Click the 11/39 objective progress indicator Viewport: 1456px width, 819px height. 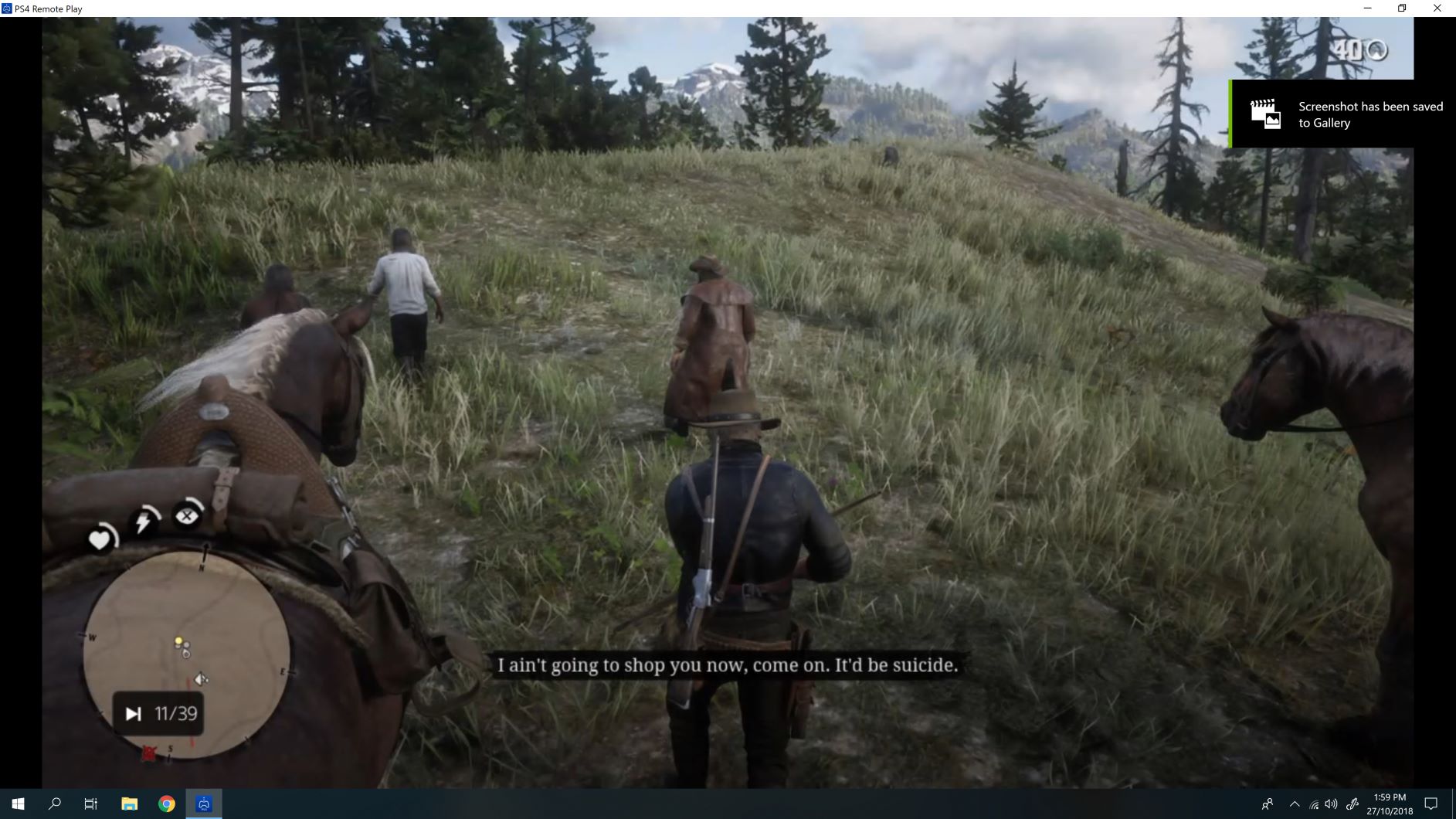[x=161, y=713]
